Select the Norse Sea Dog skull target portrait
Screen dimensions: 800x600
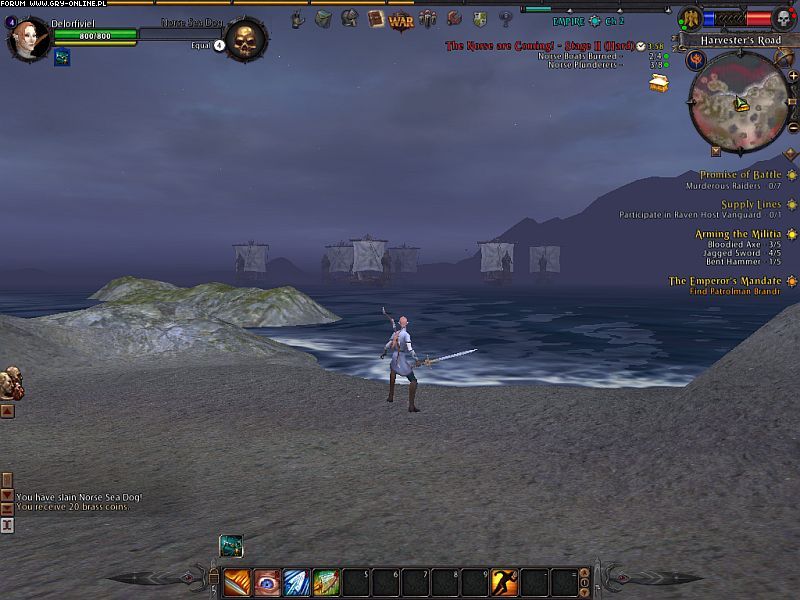[x=245, y=40]
